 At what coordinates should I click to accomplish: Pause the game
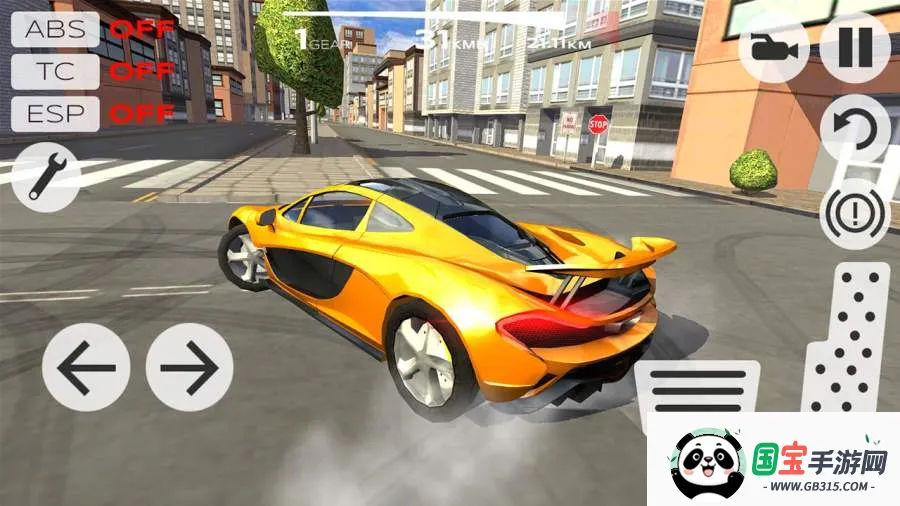pos(855,46)
